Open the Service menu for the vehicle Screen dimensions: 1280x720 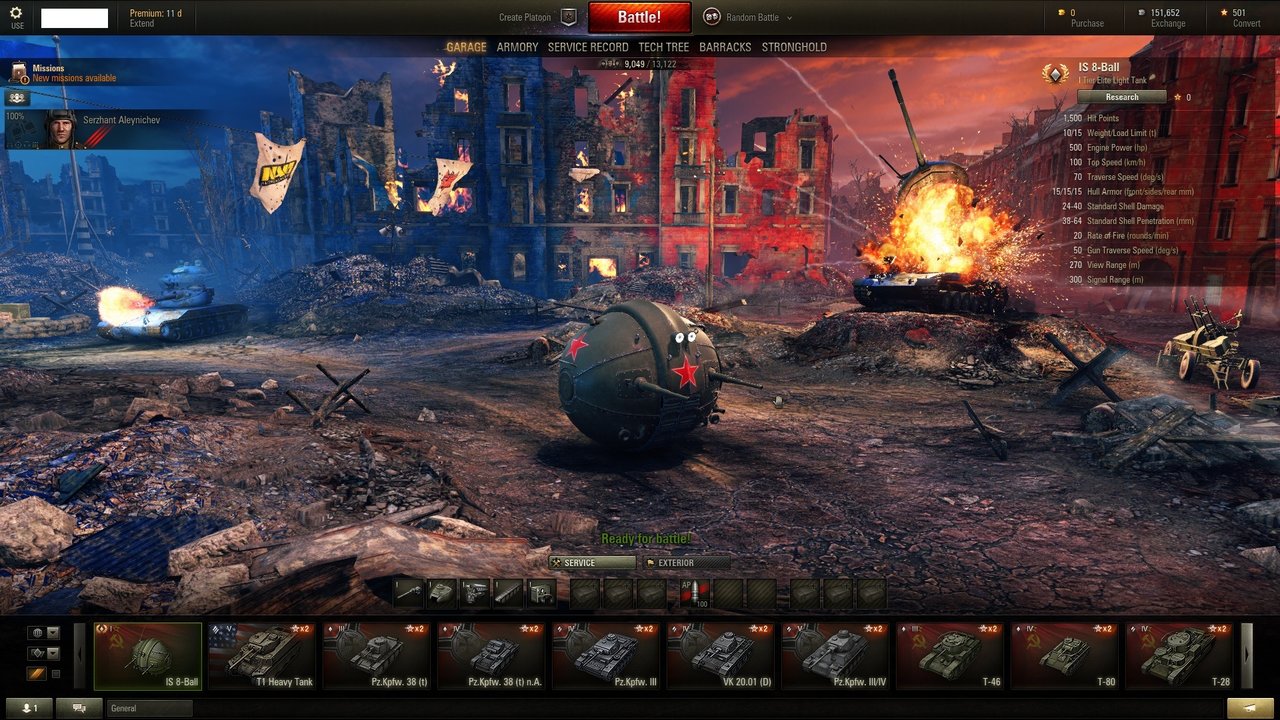[x=590, y=563]
